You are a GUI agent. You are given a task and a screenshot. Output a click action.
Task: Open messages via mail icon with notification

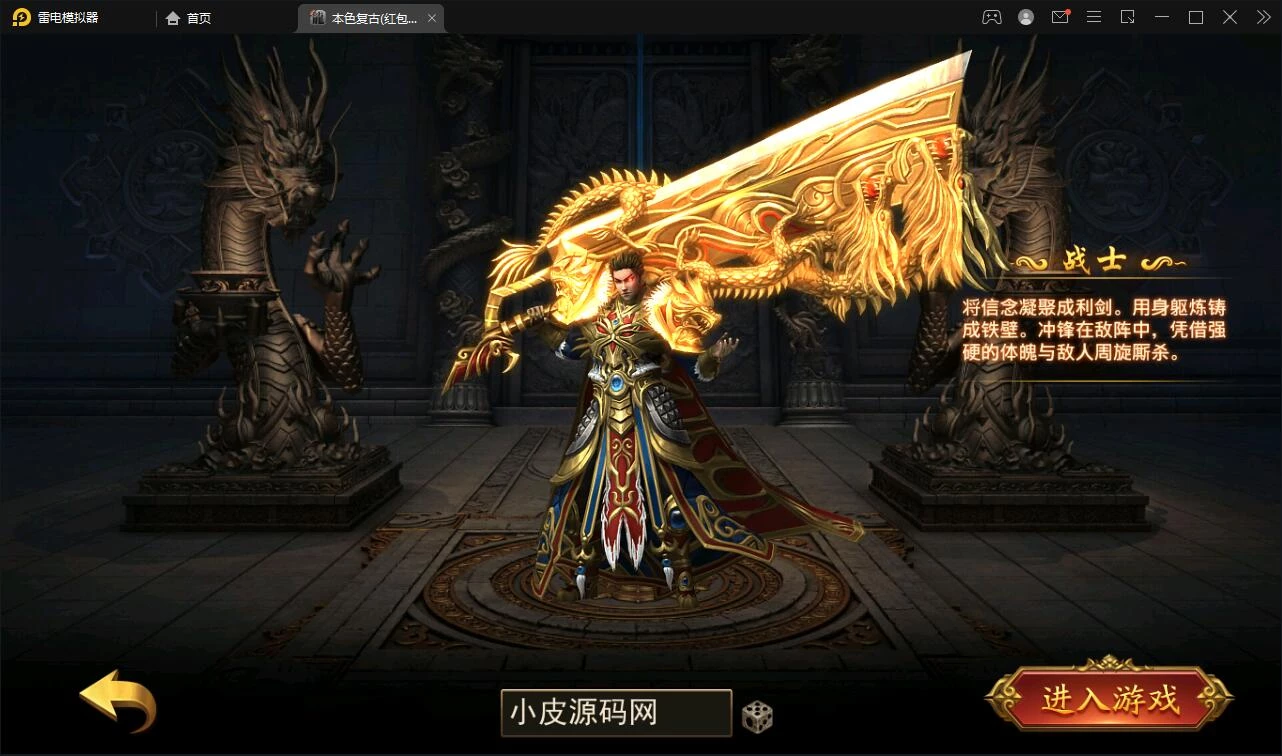tap(1060, 17)
